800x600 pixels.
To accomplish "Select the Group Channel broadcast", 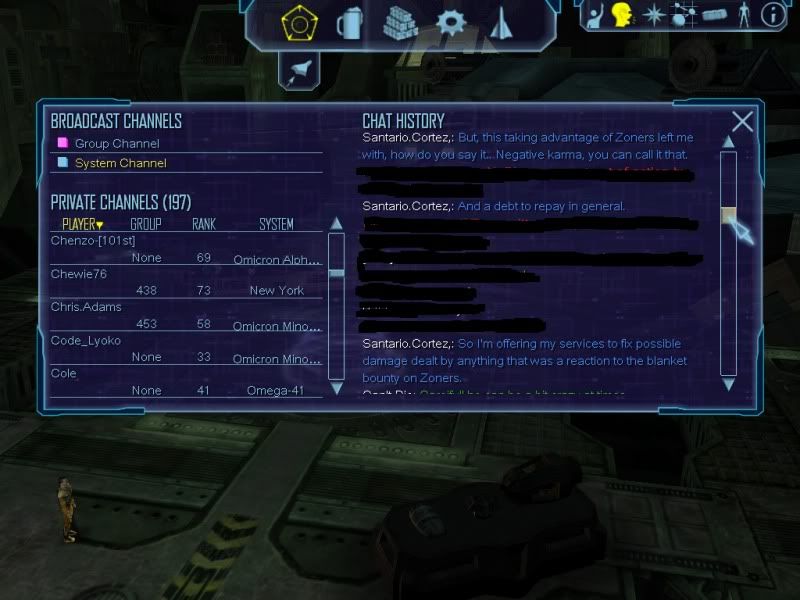I will click(116, 143).
